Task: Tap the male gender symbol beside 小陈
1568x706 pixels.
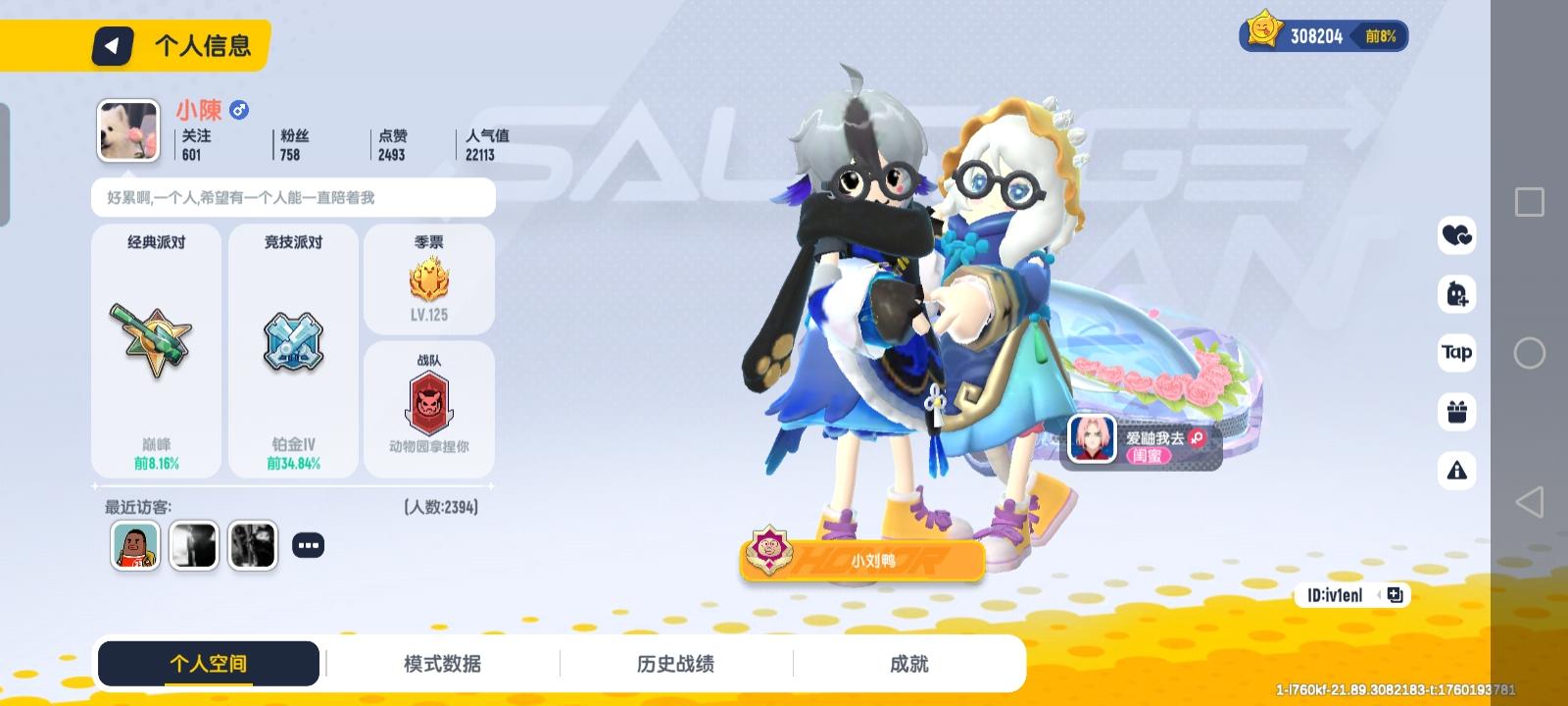Action: [x=238, y=111]
